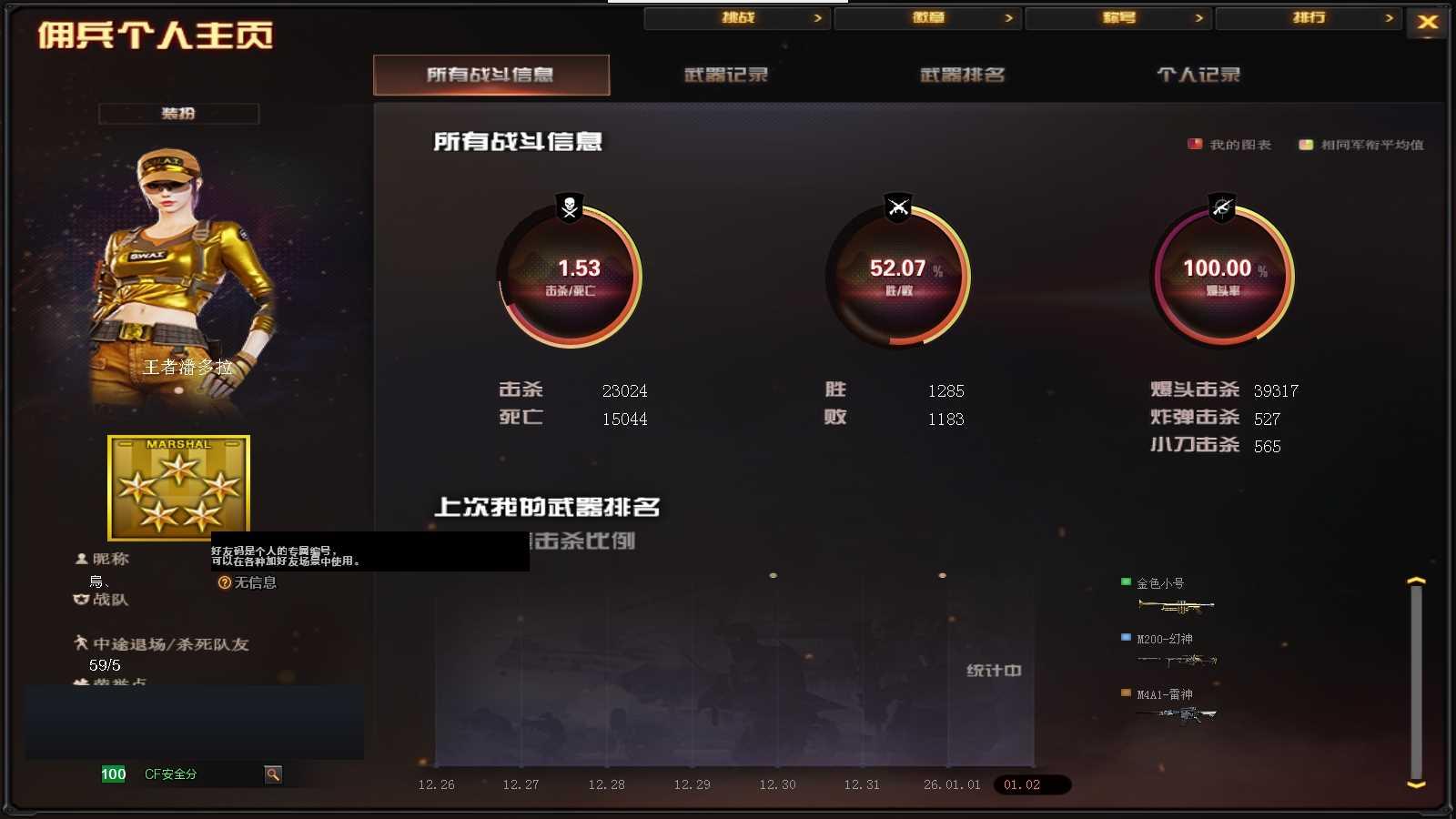Click the skull kill/death ratio gauge icon

[x=567, y=207]
